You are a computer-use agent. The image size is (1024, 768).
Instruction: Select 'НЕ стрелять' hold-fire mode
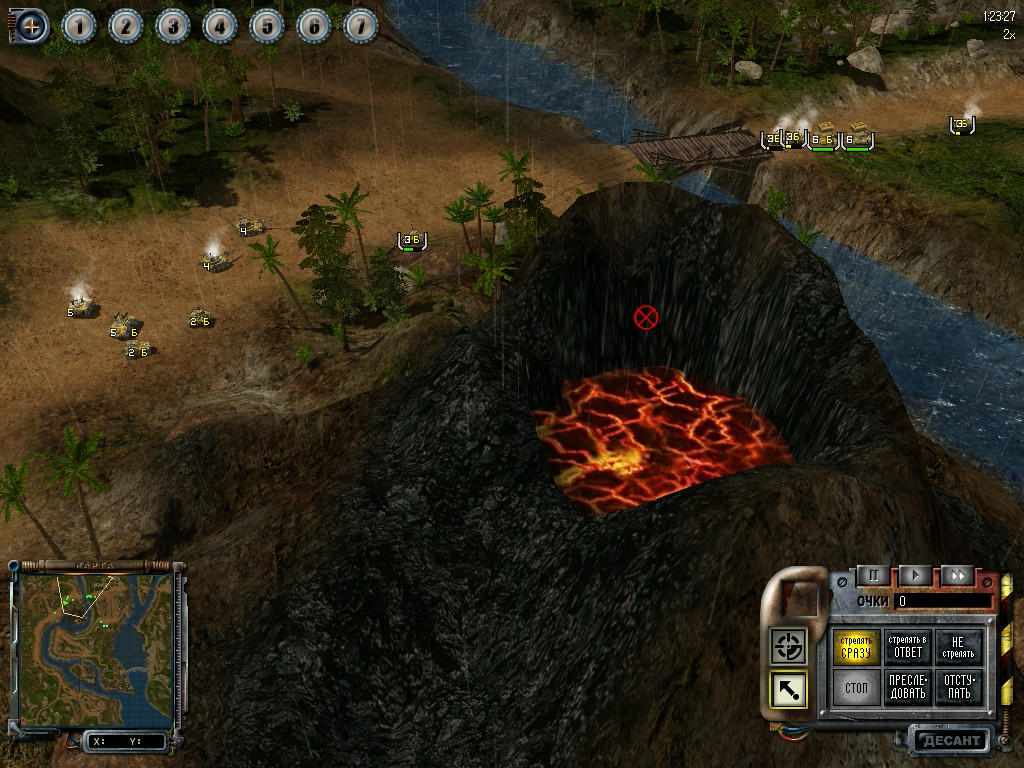pyautogui.click(x=959, y=647)
